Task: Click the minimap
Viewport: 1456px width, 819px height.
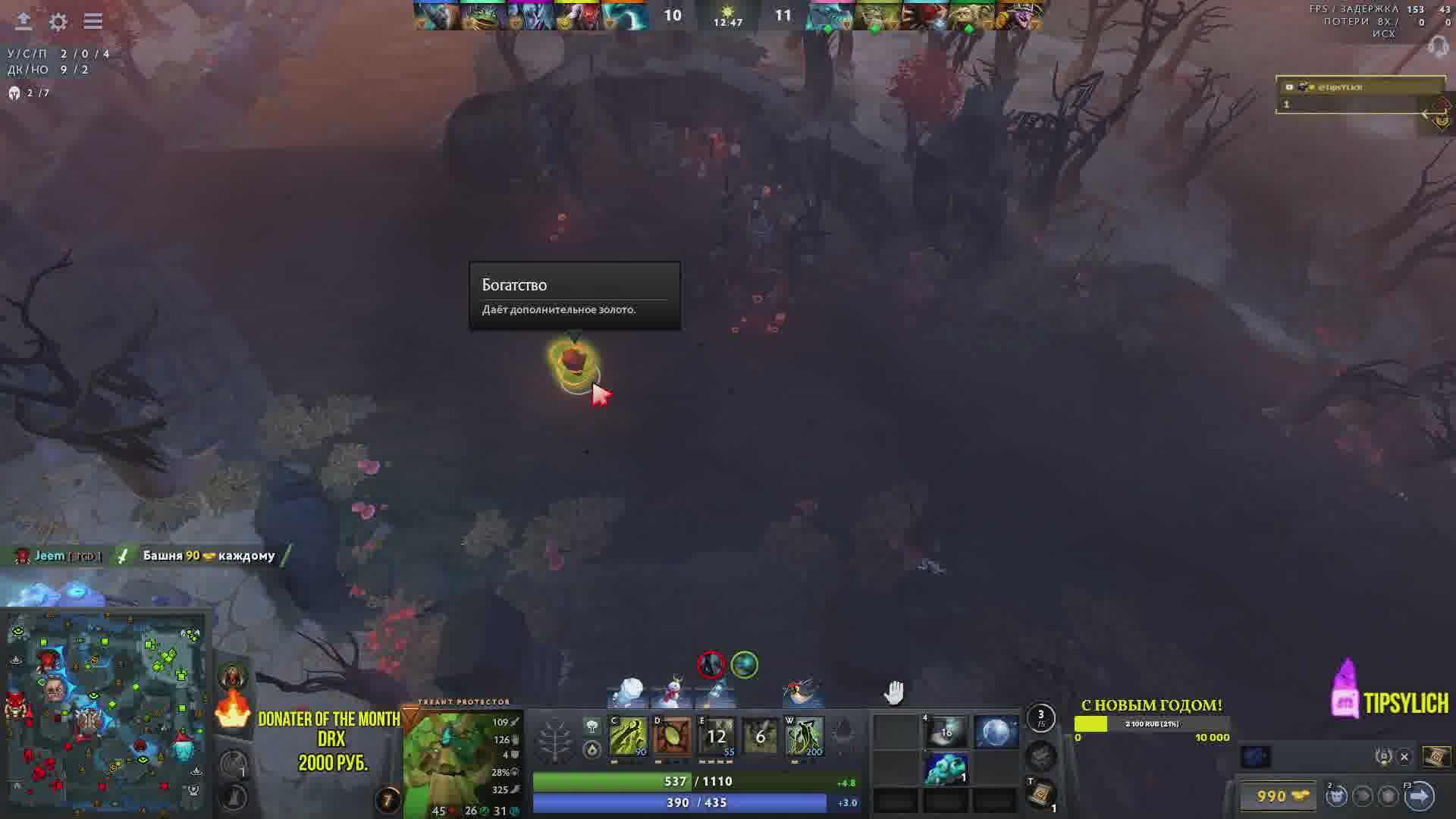Action: pos(106,714)
